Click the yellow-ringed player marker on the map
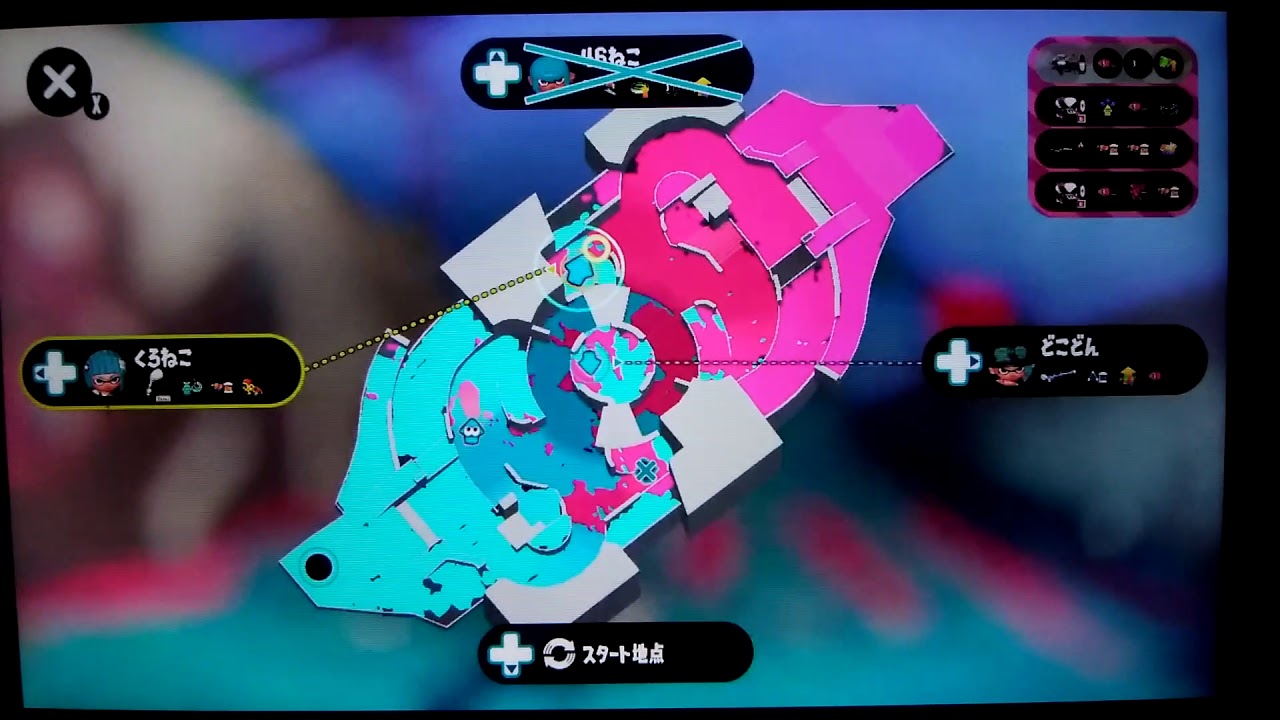1280x720 pixels. point(597,247)
